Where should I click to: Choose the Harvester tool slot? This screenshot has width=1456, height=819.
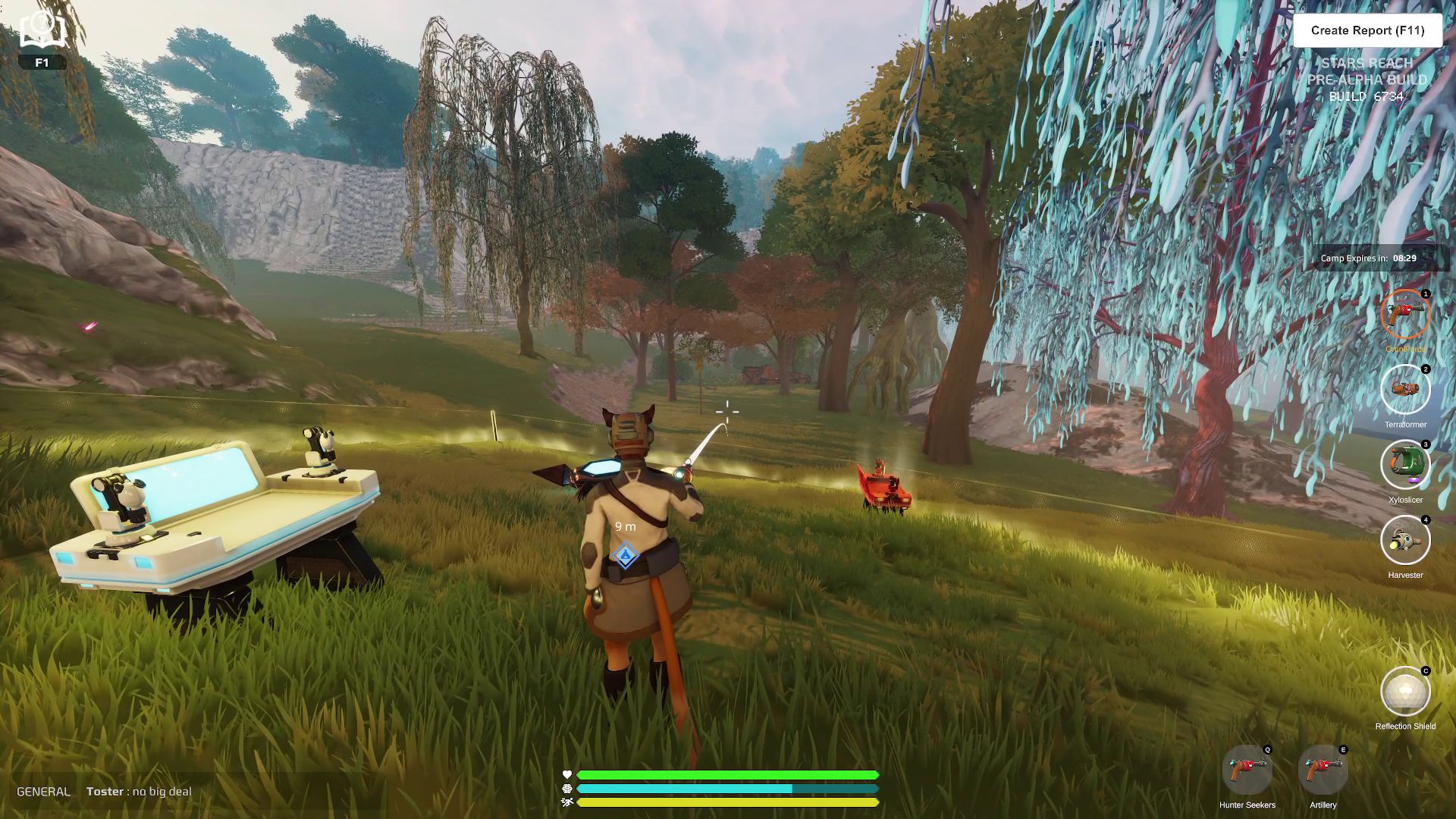1405,540
